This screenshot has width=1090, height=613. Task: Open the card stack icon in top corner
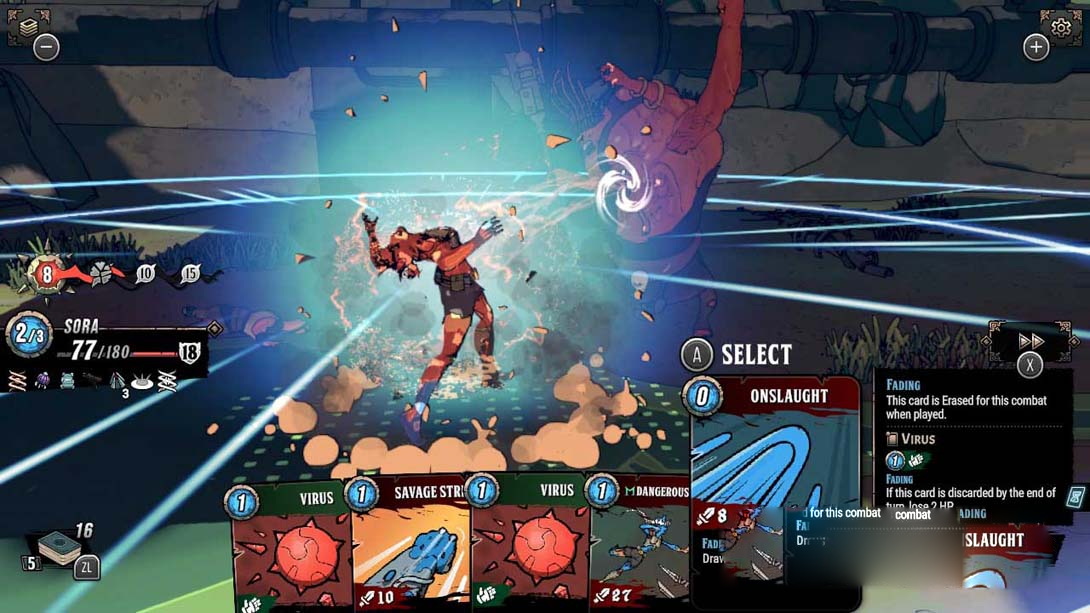coord(28,25)
